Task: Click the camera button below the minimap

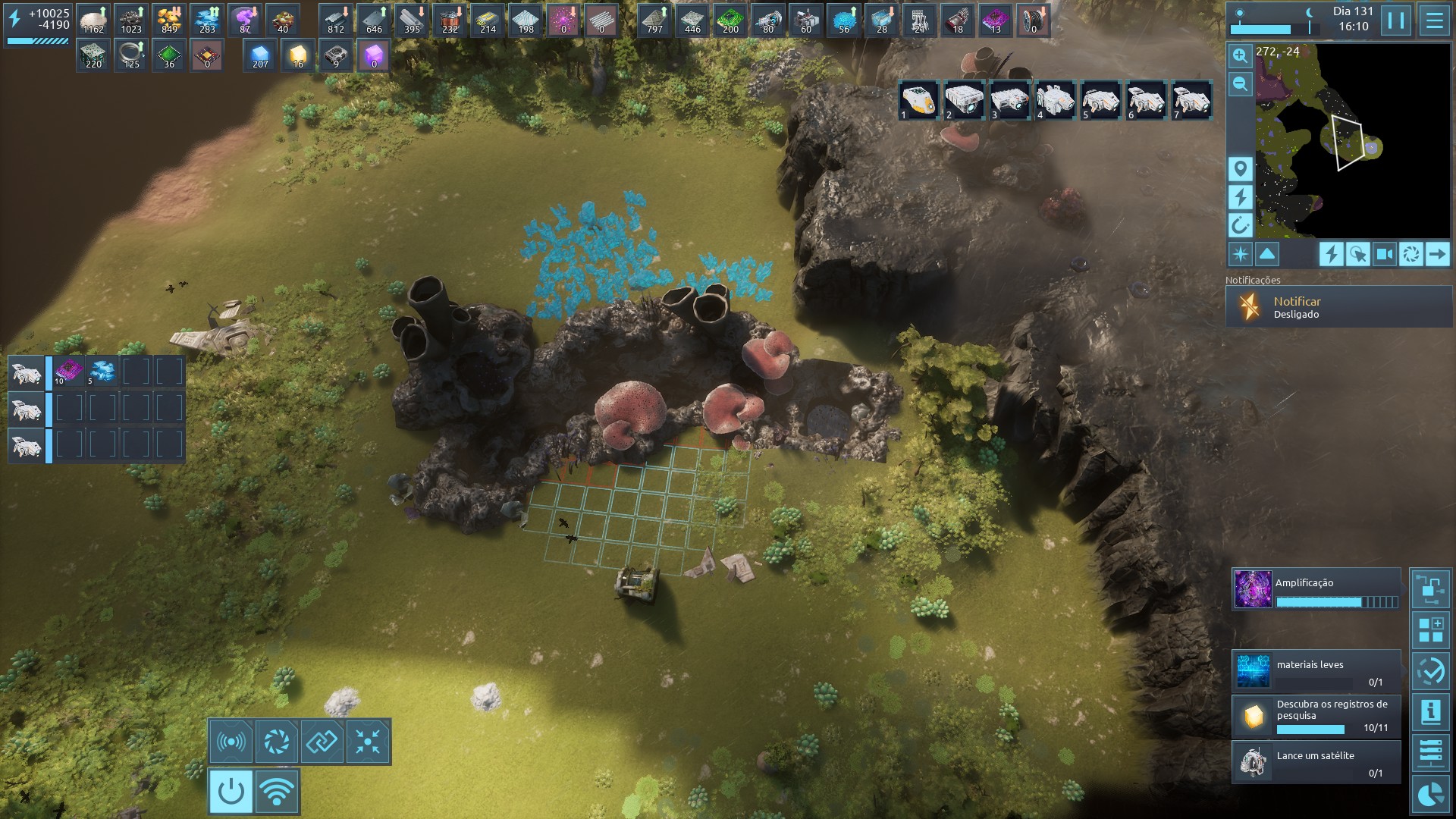Action: pos(1384,254)
